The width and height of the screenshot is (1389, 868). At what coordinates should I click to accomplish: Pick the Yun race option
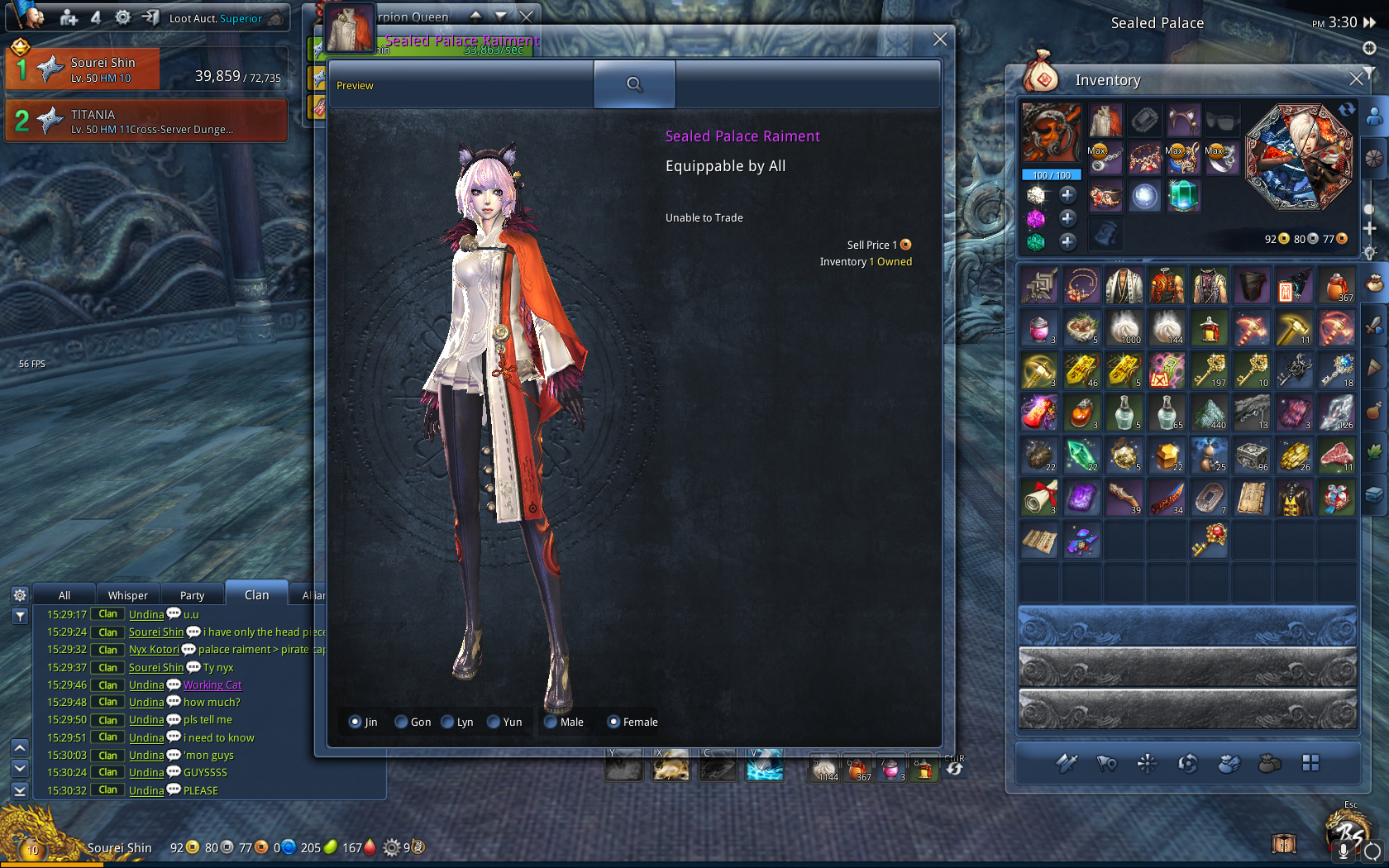(494, 722)
